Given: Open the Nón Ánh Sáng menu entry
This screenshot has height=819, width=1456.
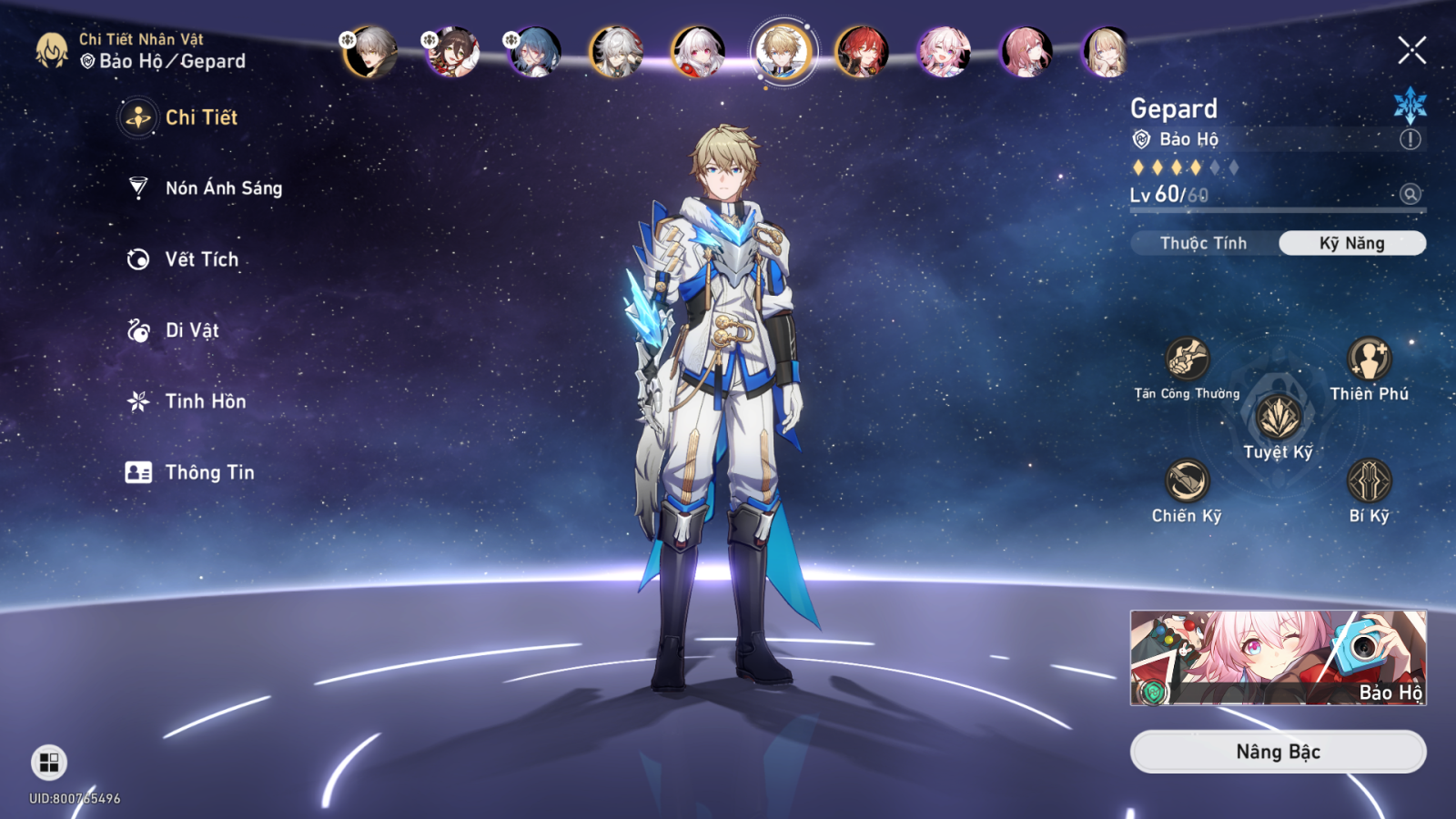Looking at the screenshot, I should (223, 188).
